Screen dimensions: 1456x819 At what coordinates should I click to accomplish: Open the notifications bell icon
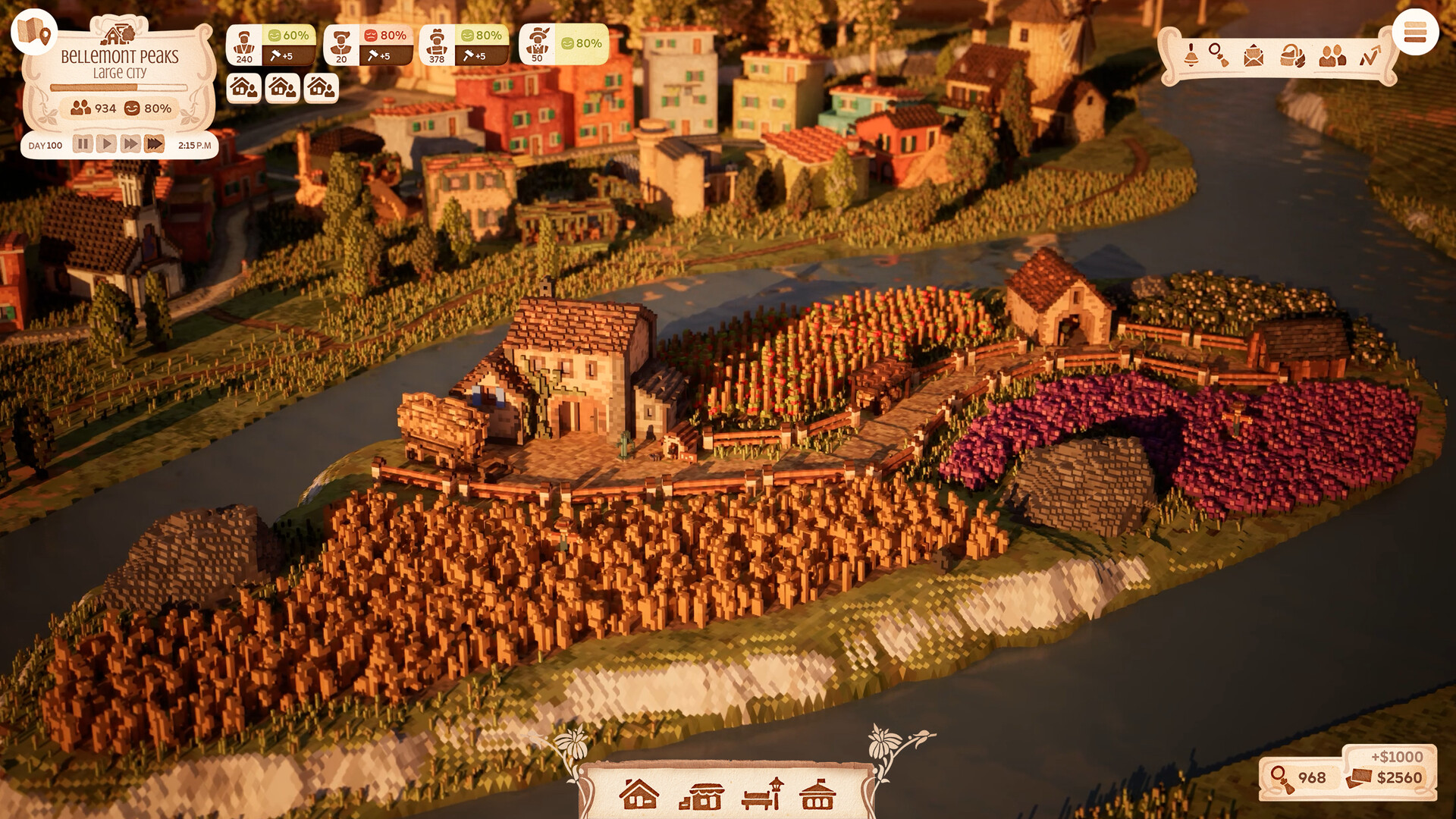1191,55
